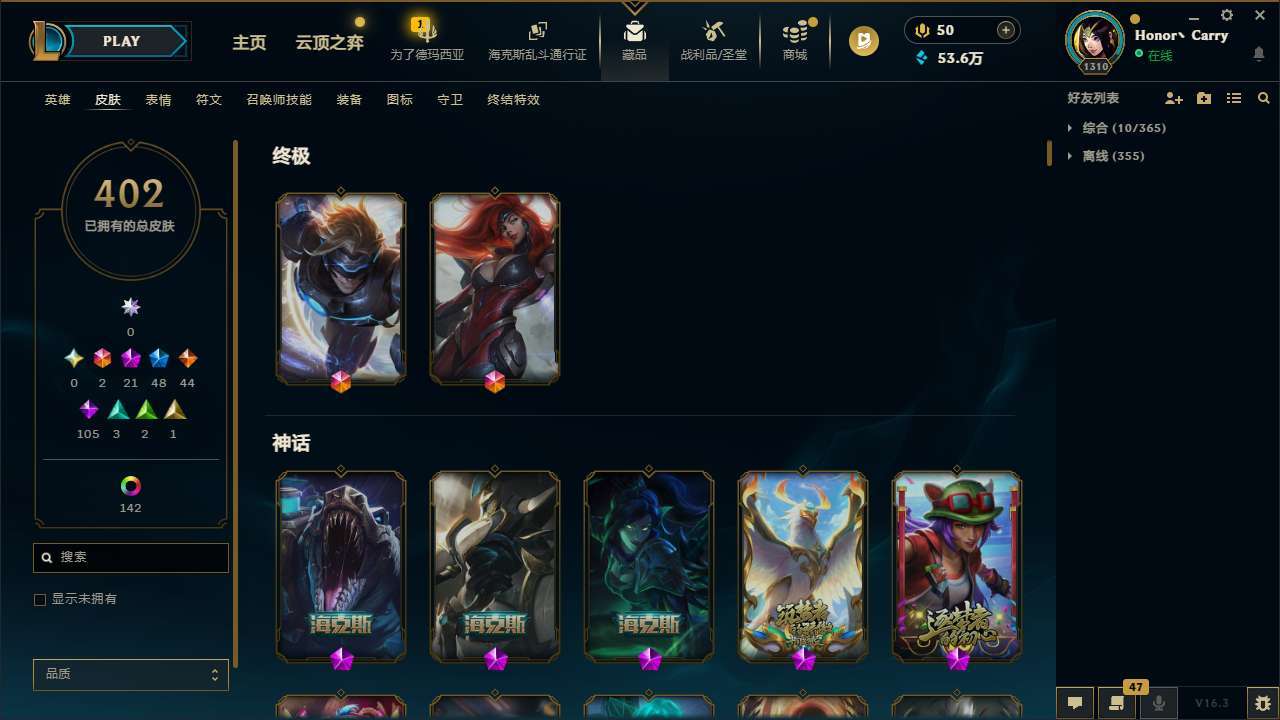This screenshot has width=1280, height=720.
Task: Toggle the chat window icon bottom left
Action: 1073,702
